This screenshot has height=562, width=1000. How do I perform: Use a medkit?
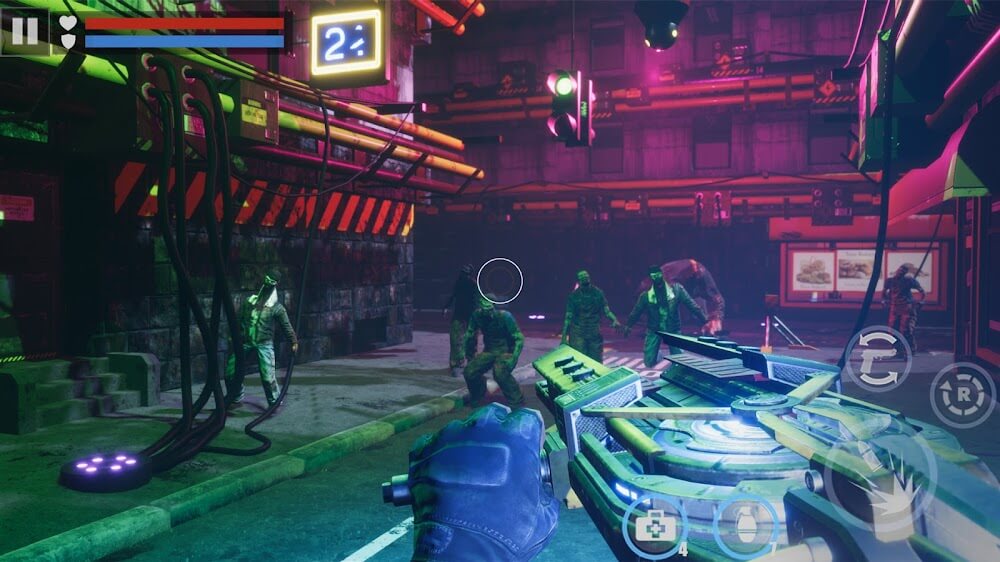click(653, 525)
